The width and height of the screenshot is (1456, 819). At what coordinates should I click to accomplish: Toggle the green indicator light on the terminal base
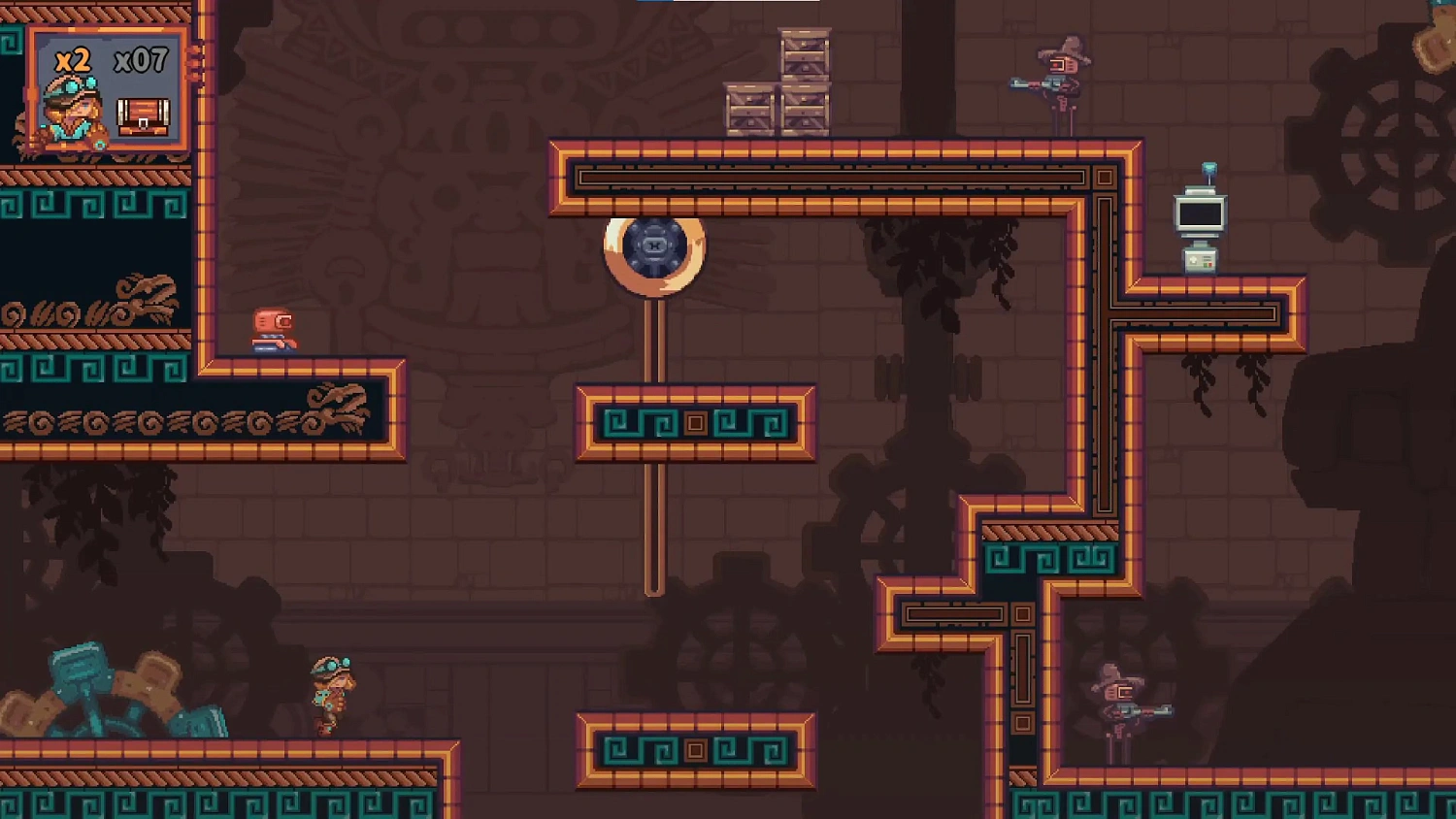[1206, 265]
